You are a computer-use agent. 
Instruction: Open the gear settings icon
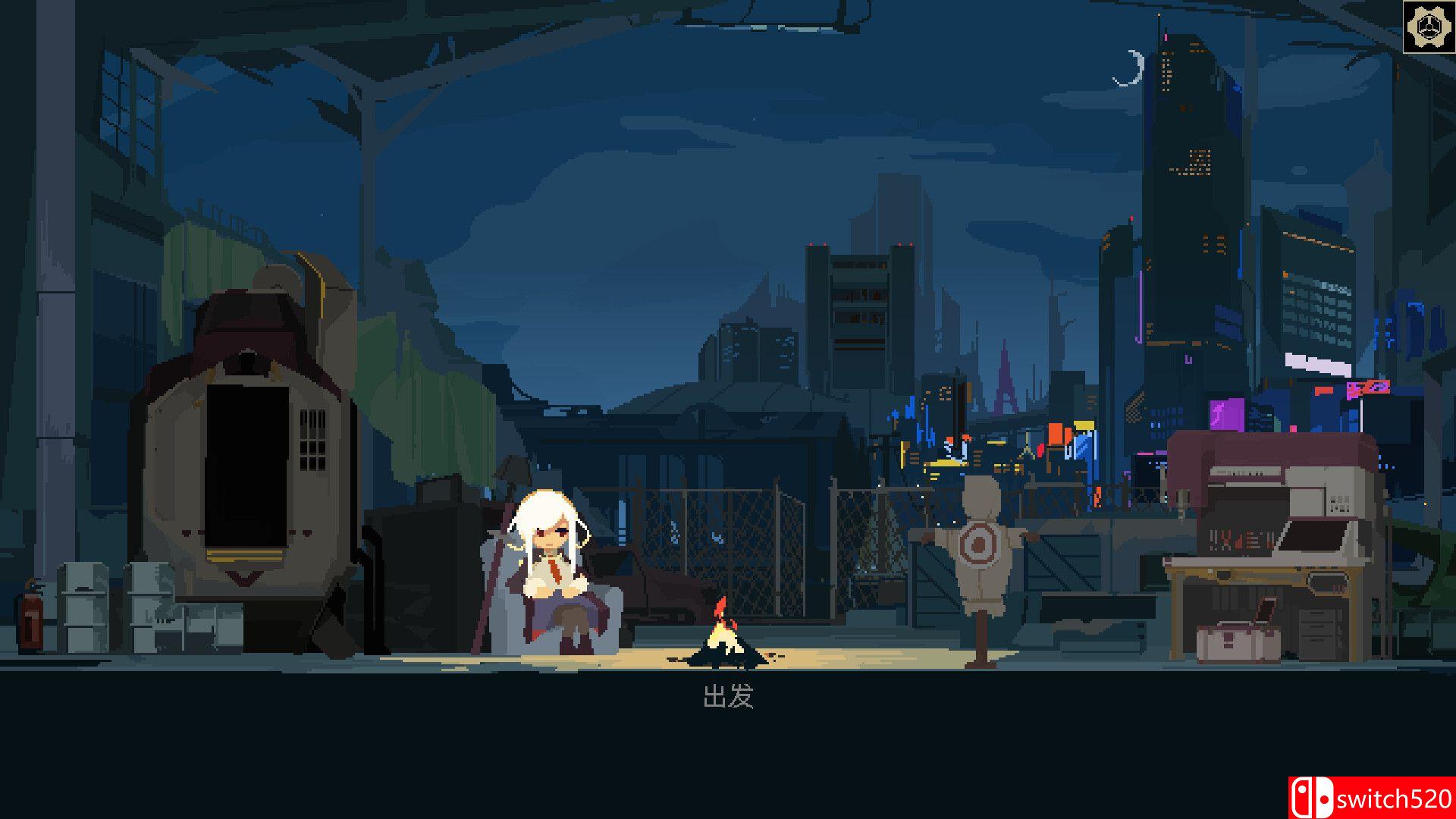pos(1428,27)
